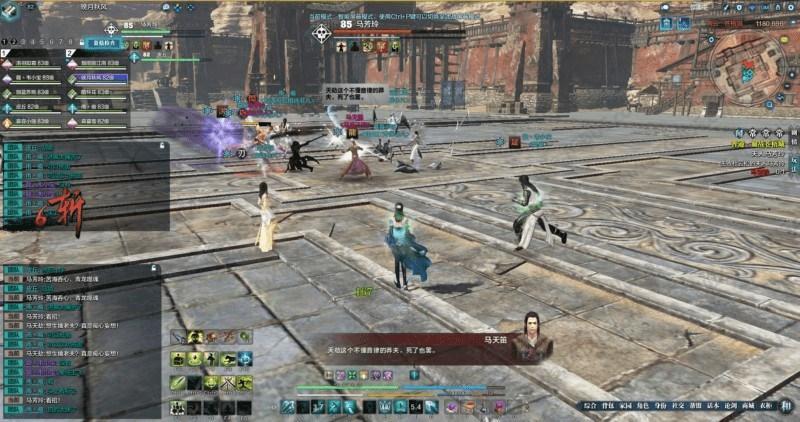
Task: Click the round 和 button beside the menu bar
Action: [x=786, y=405]
